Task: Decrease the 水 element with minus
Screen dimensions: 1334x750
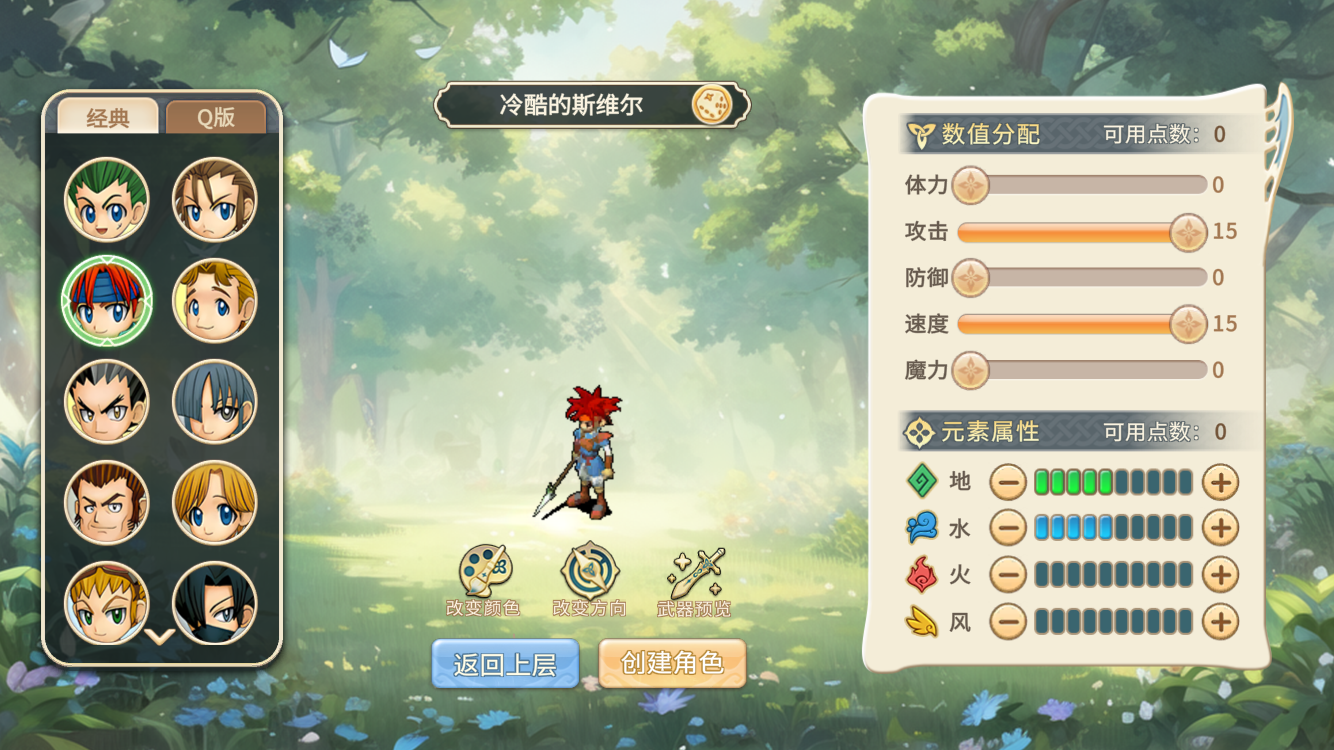Action: pyautogui.click(x=1008, y=527)
